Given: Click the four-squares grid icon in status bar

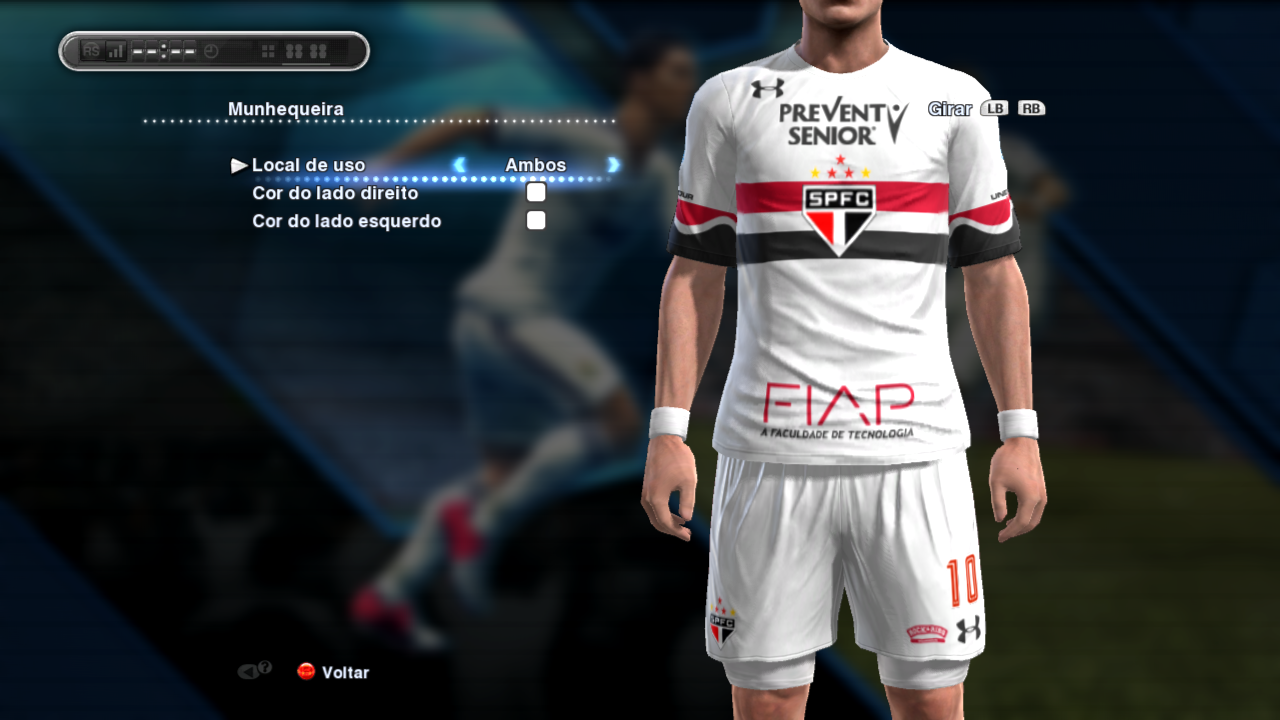Looking at the screenshot, I should [268, 50].
